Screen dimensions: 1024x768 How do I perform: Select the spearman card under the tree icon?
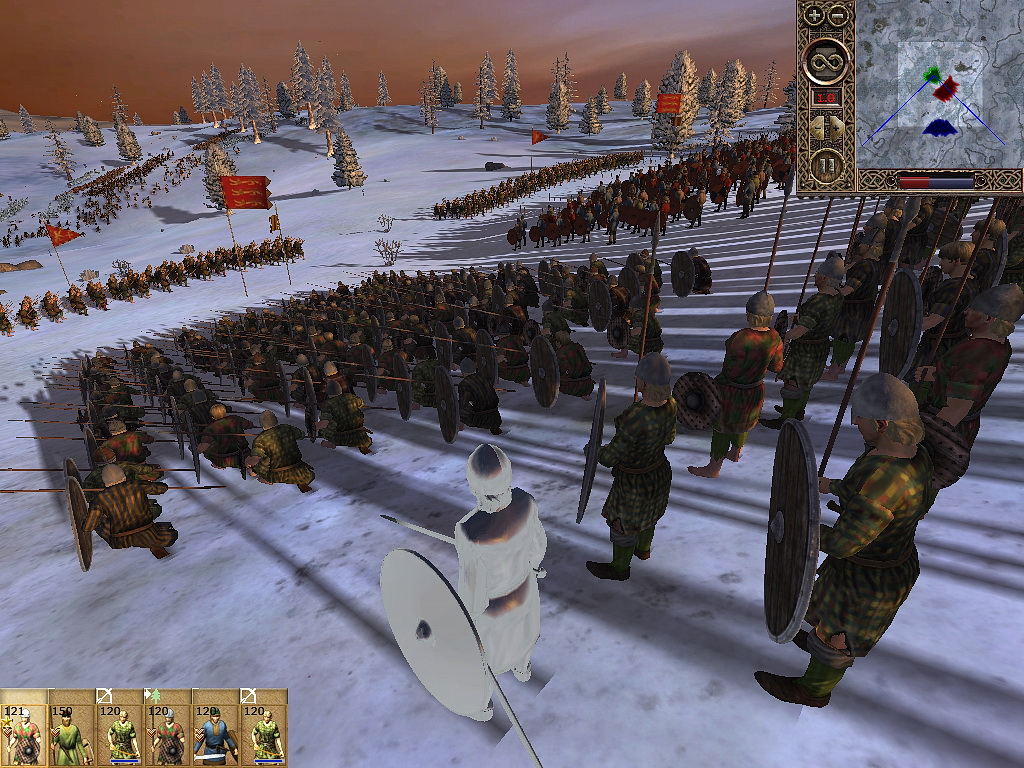pyautogui.click(x=168, y=734)
